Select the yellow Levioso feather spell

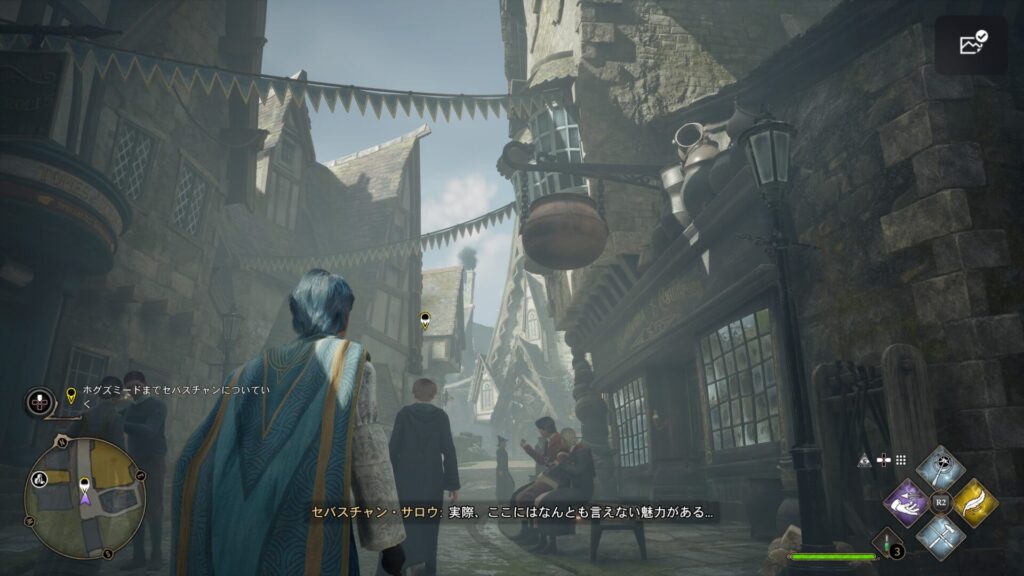(975, 502)
